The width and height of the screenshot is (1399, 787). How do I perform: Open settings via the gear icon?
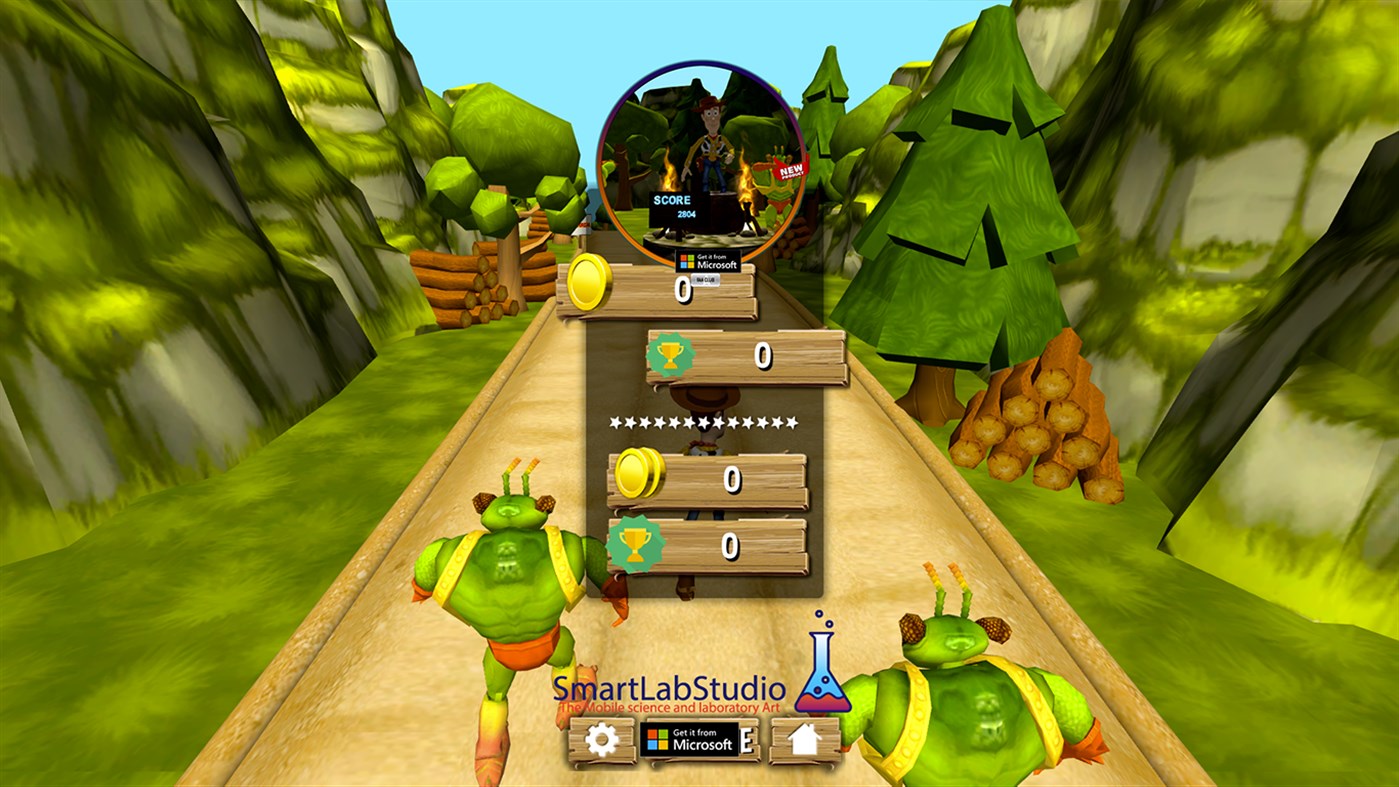click(600, 741)
